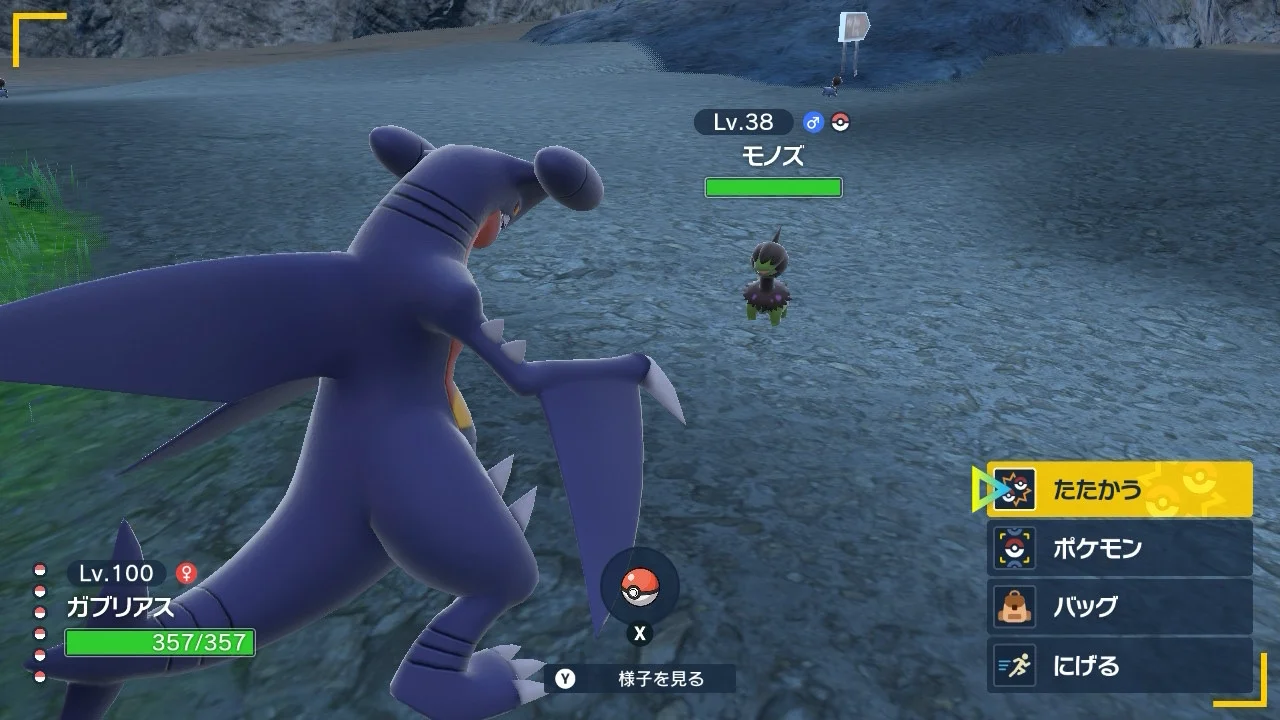The image size is (1280, 720).
Task: Throw a Poké Ball using the ball icon
Action: pos(640,588)
